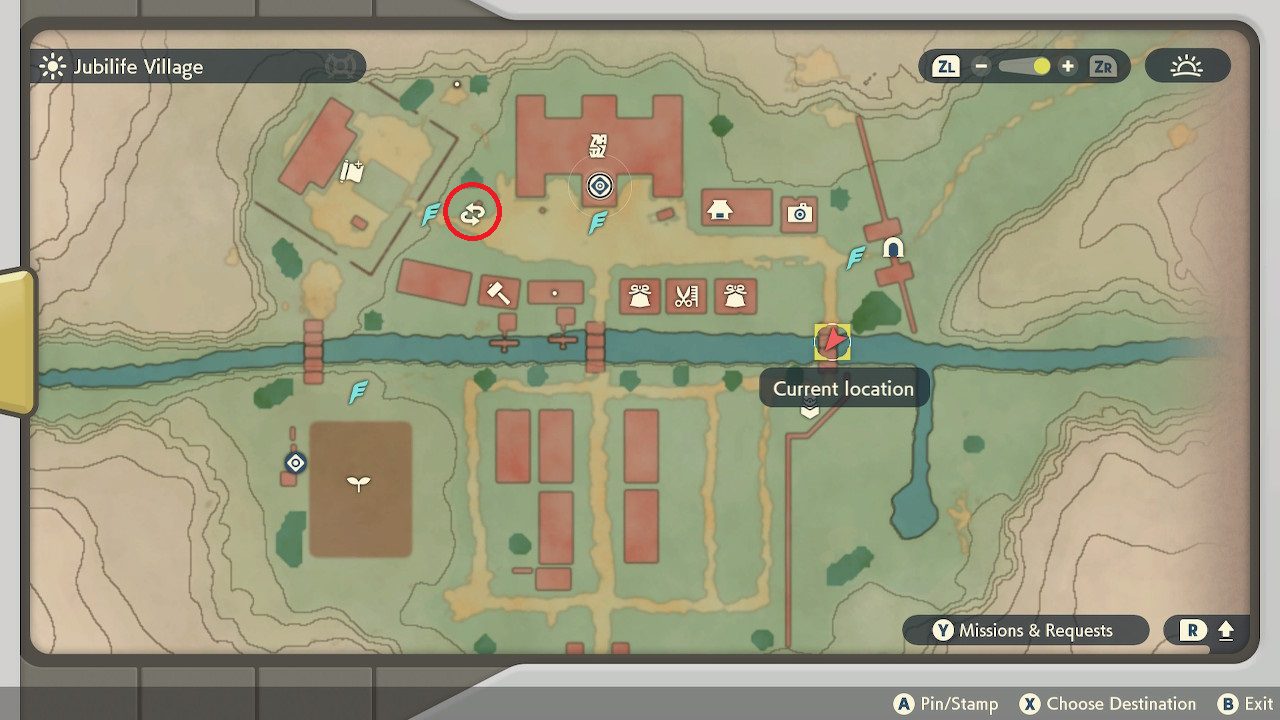Viewport: 1280px width, 720px height.
Task: Select the hammer icon at the Craftworks
Action: click(x=498, y=292)
